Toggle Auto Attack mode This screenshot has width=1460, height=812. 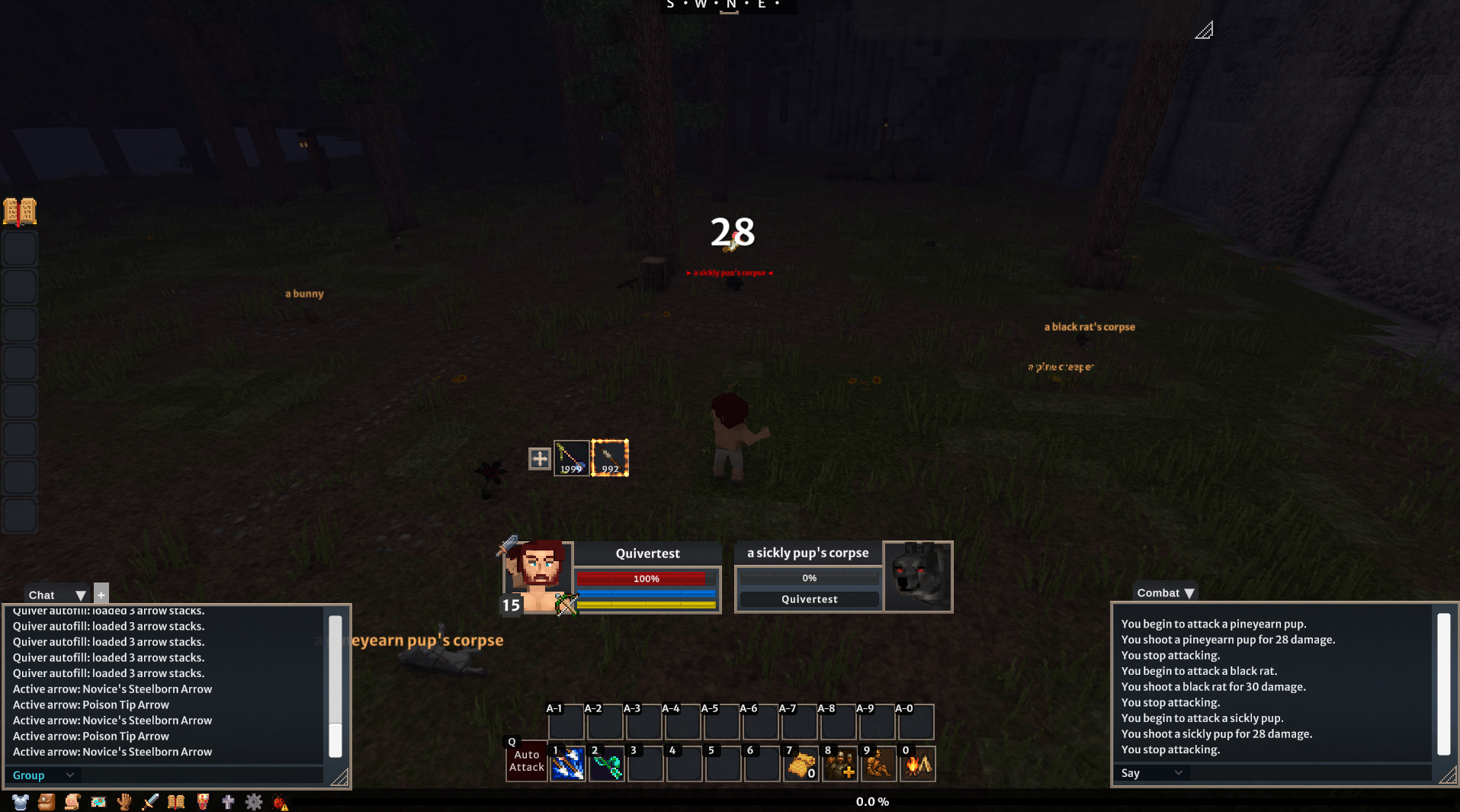(x=526, y=761)
